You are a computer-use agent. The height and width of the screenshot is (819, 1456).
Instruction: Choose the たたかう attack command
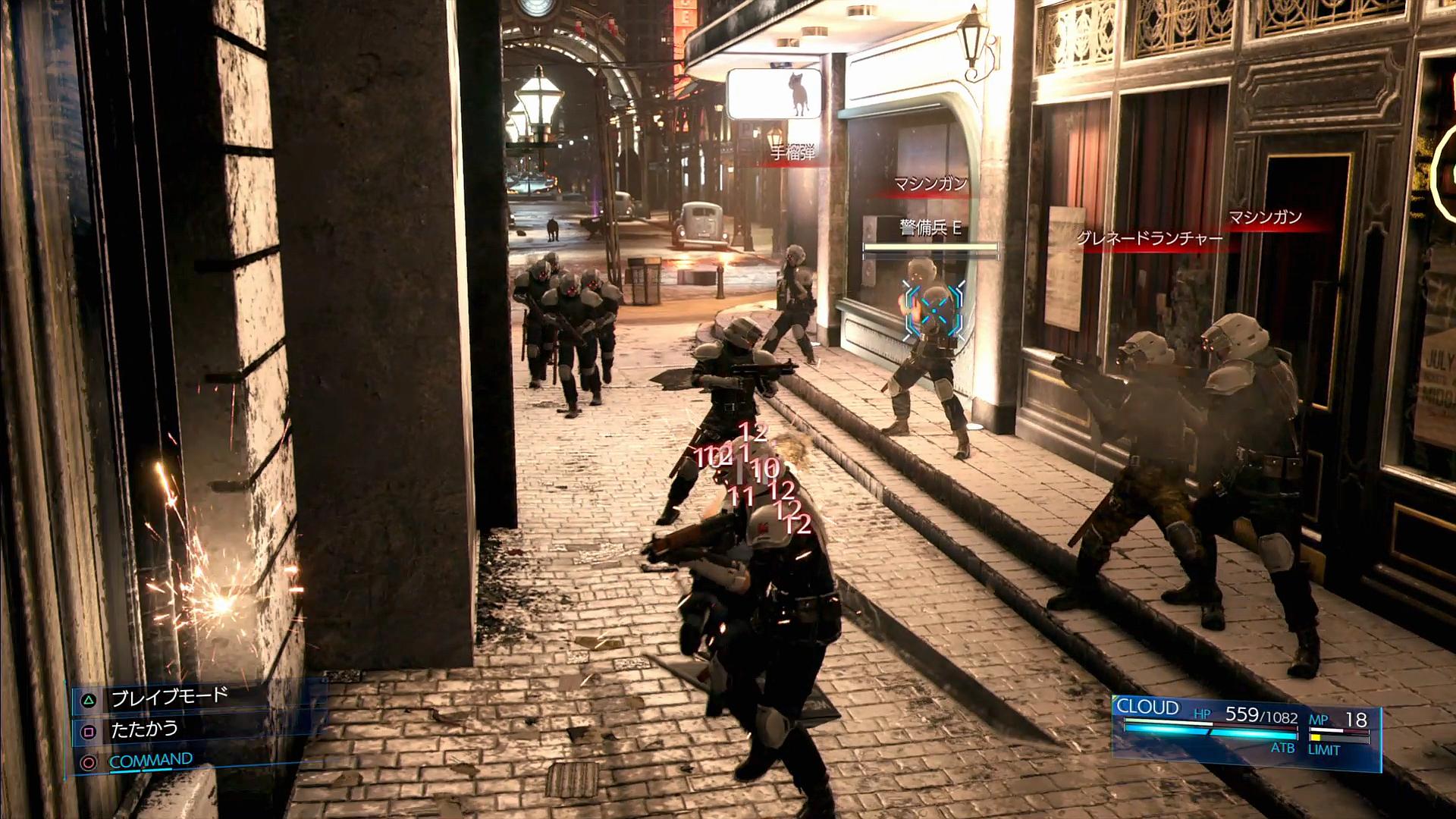pos(144,730)
